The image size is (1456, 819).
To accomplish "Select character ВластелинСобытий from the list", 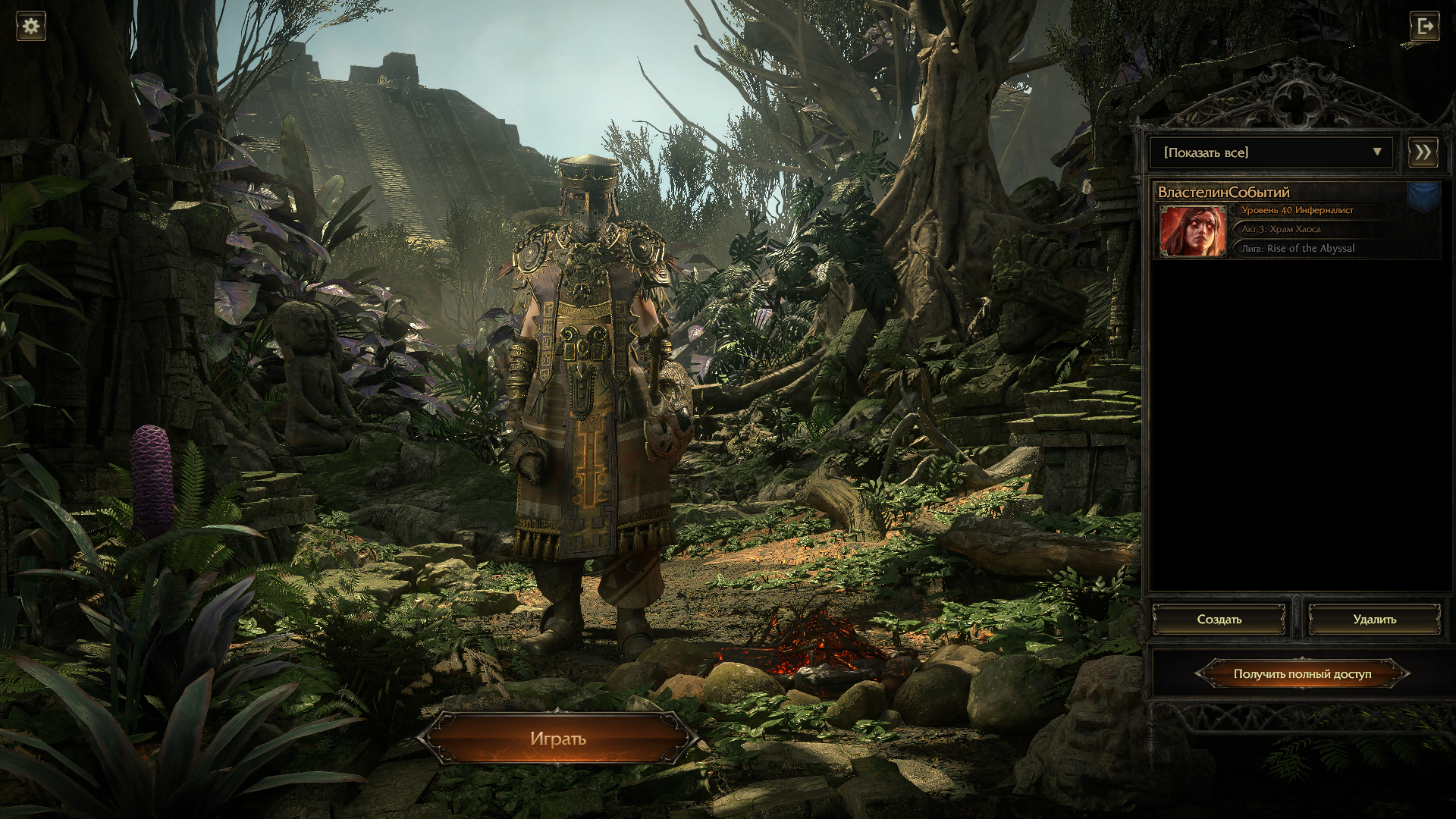I will (x=1297, y=221).
